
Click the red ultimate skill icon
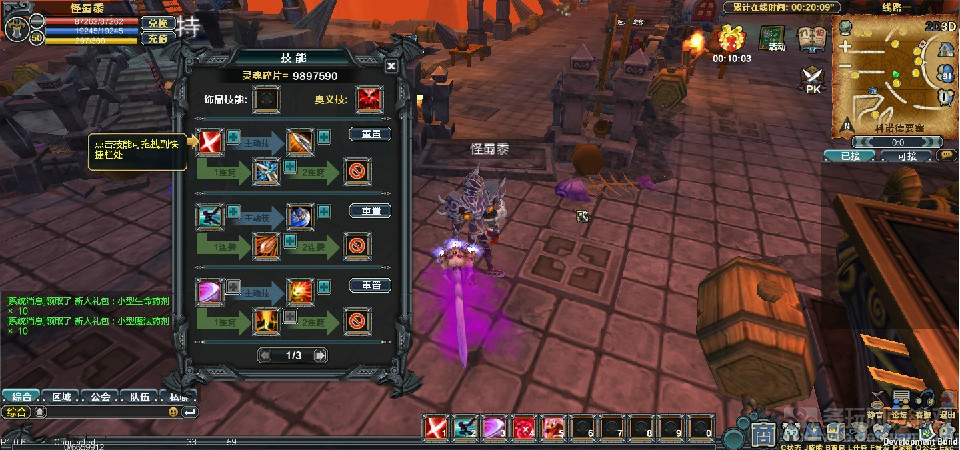[370, 99]
